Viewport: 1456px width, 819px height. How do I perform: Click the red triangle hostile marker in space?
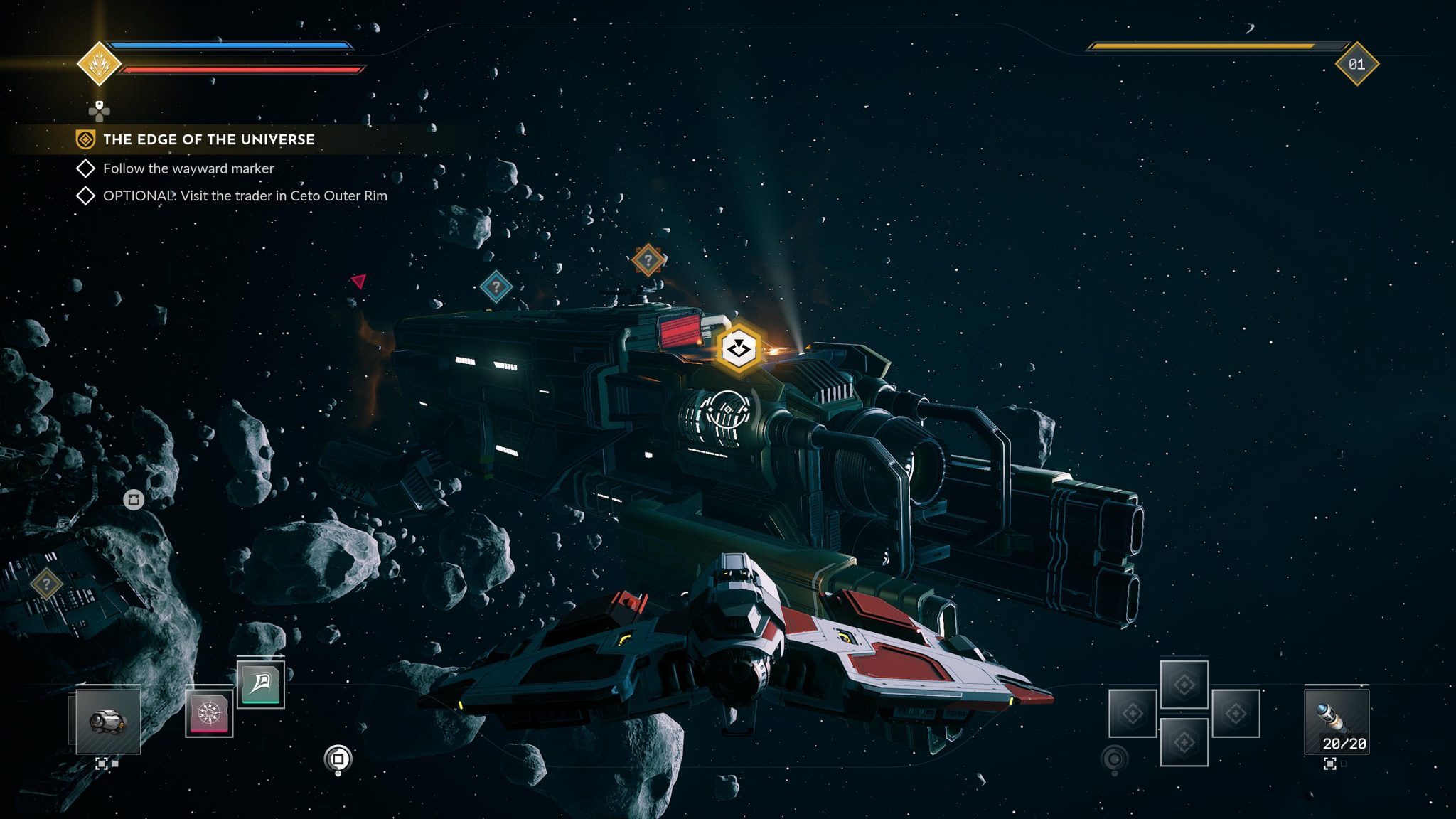coord(358,282)
